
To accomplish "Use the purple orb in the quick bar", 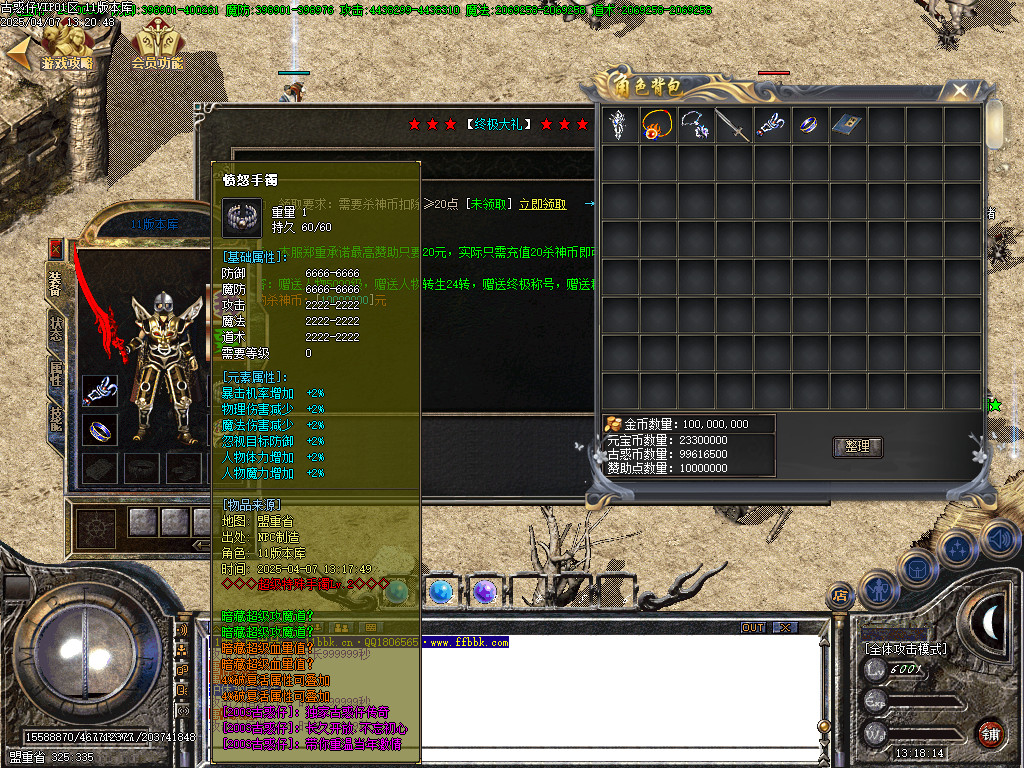I will click(x=485, y=591).
